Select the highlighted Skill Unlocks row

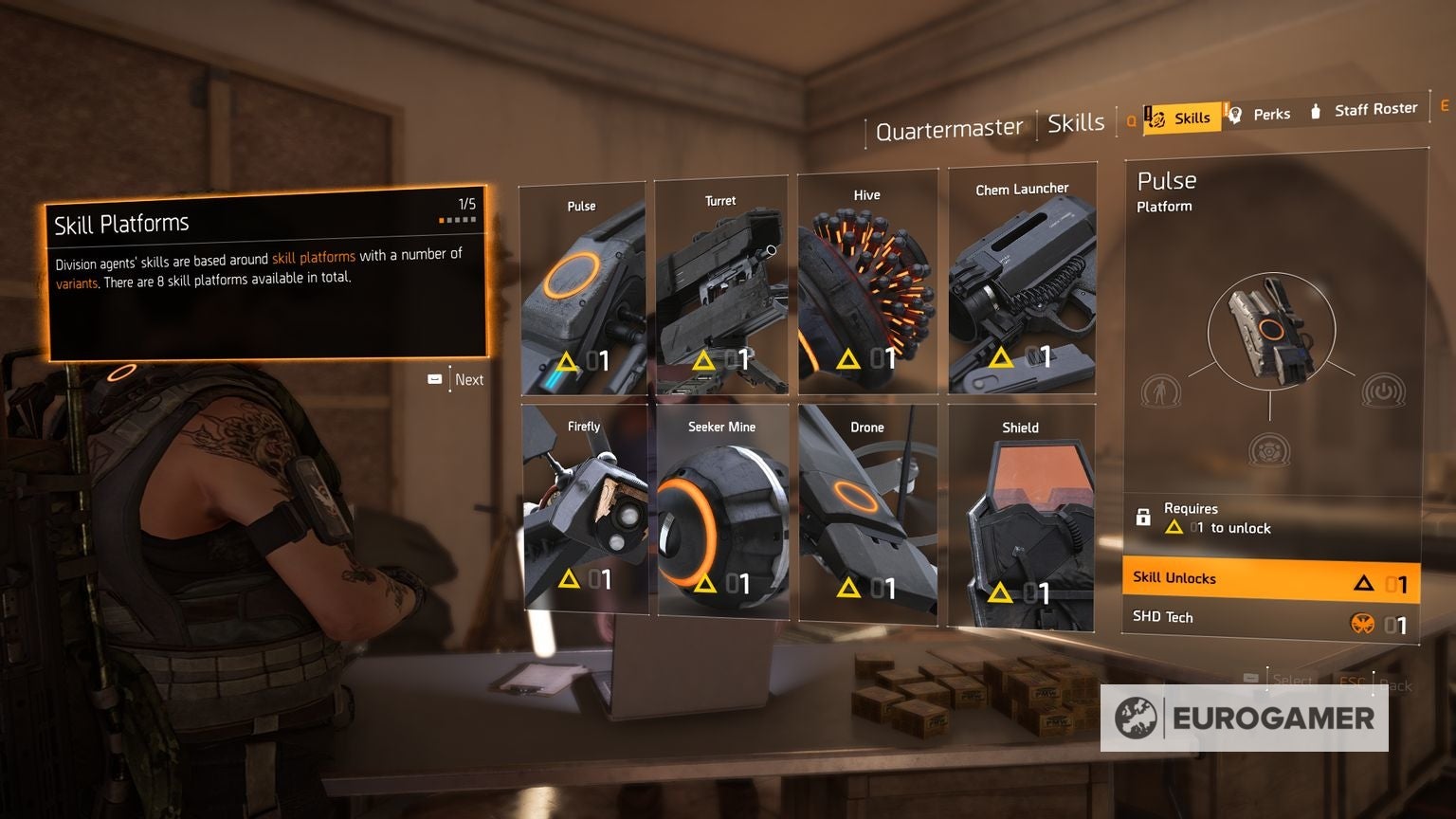[x=1268, y=576]
